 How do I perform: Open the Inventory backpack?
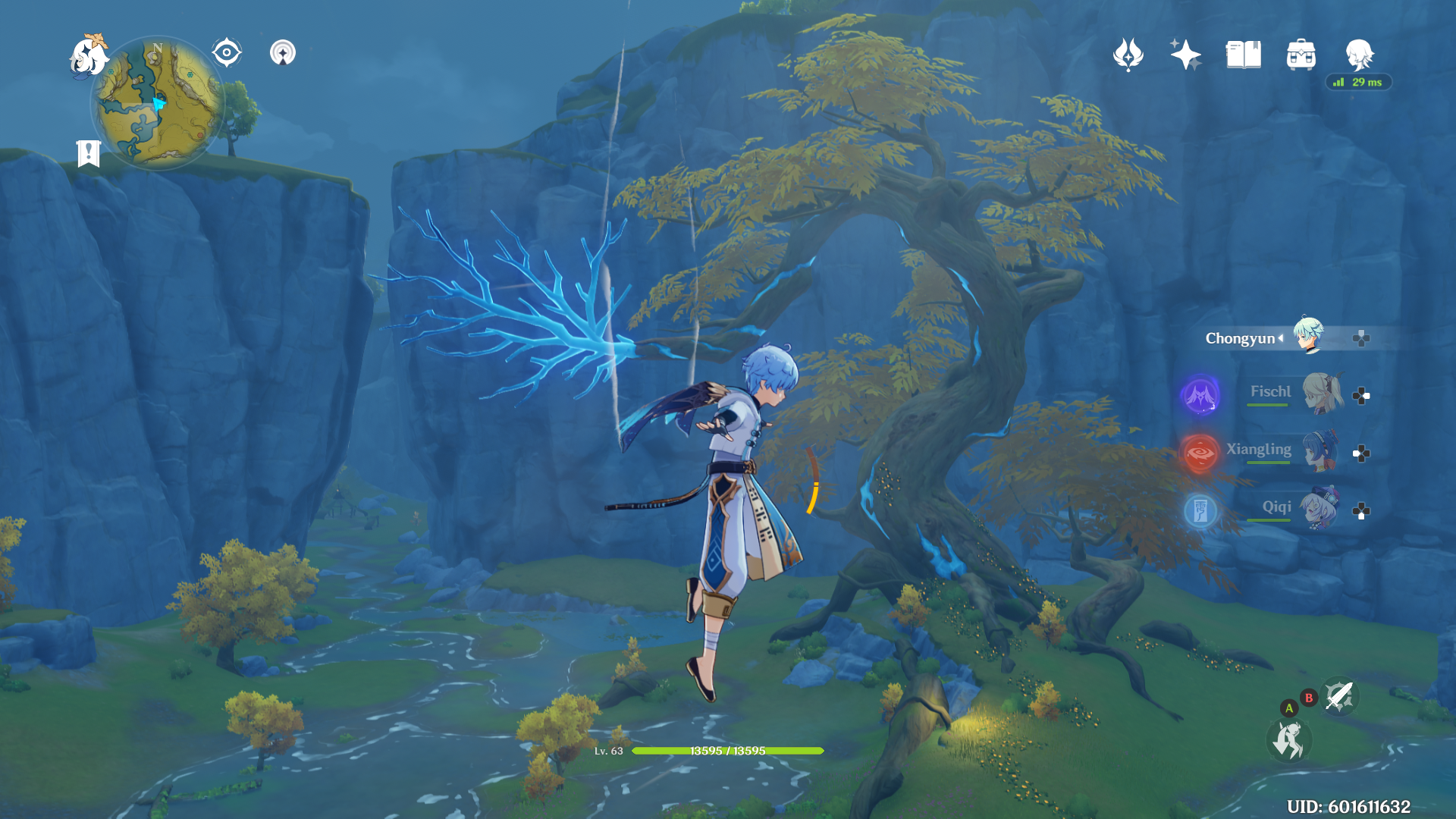[x=1301, y=53]
